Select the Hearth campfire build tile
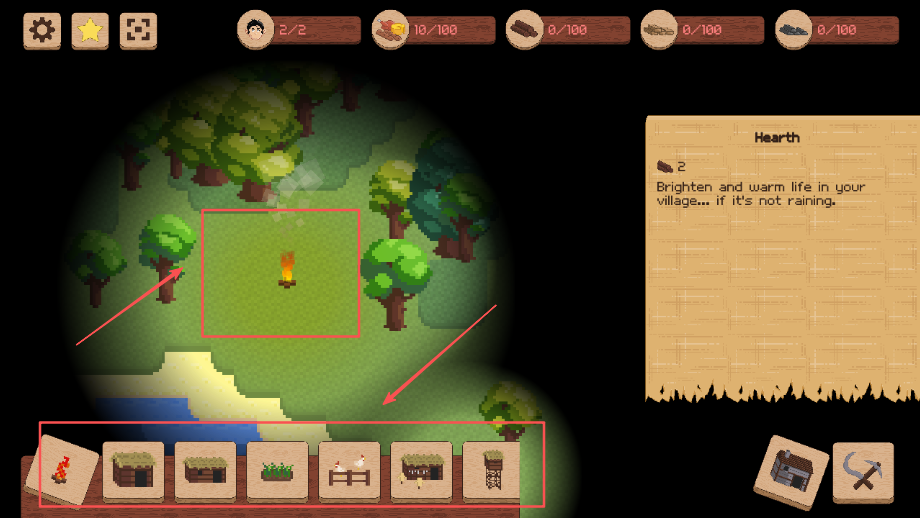 (x=62, y=470)
